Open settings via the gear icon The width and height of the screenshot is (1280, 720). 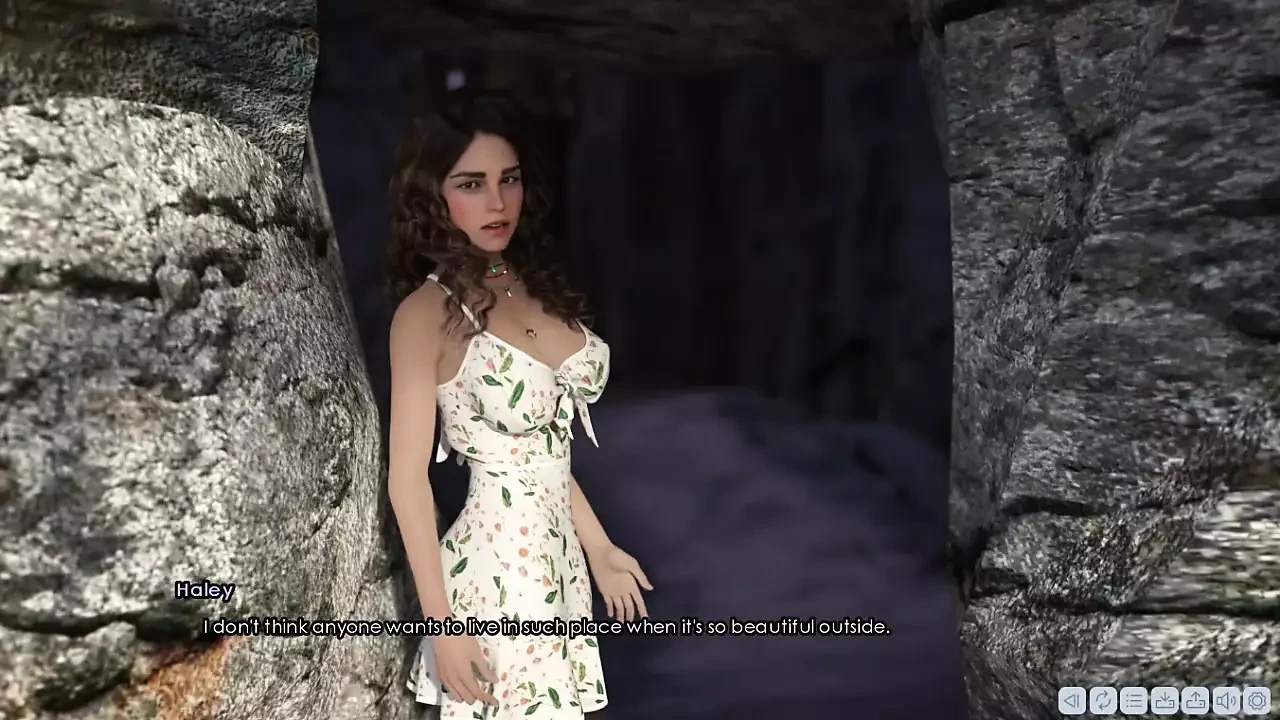1258,701
